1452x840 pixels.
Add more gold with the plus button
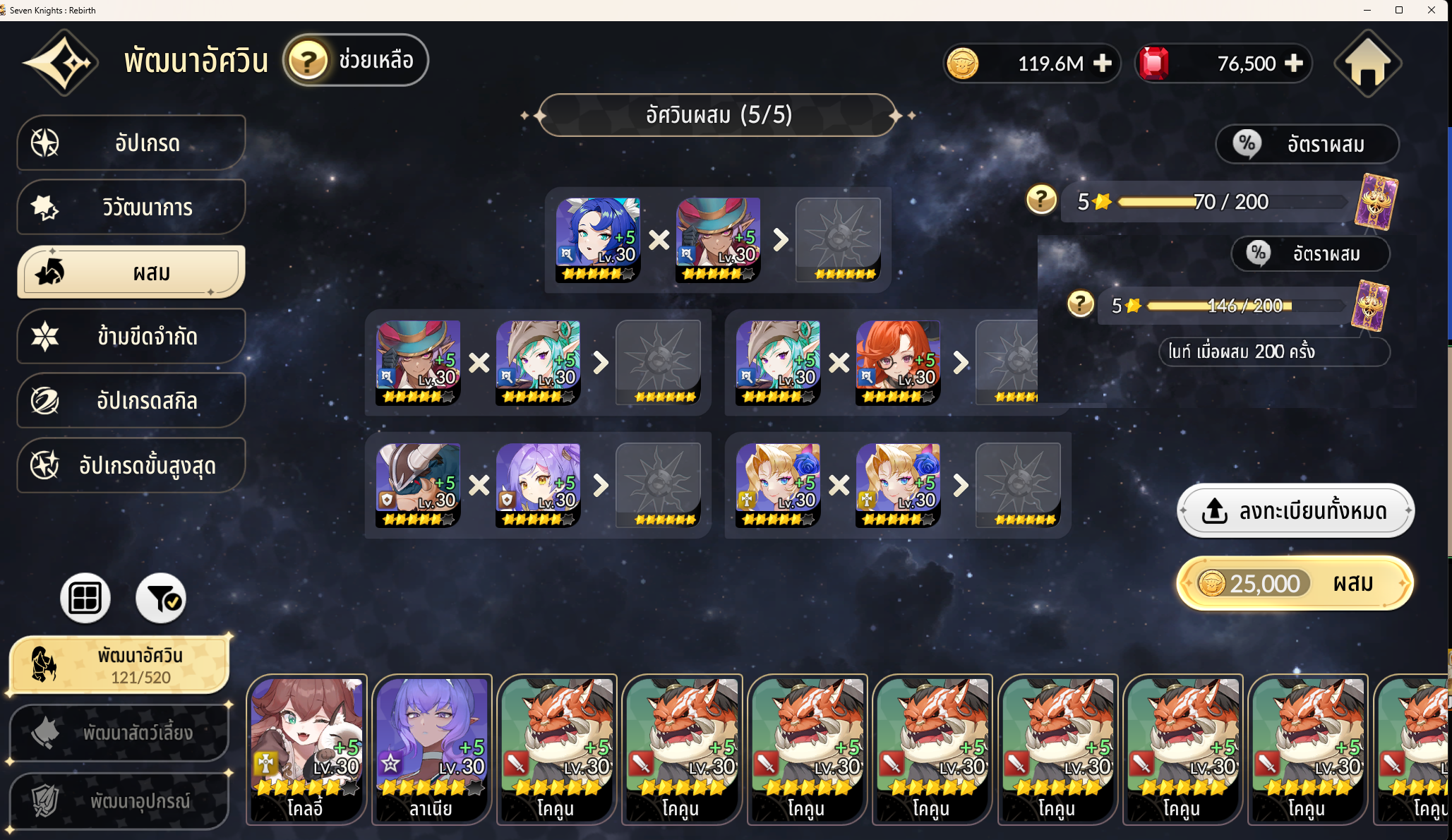point(1102,64)
